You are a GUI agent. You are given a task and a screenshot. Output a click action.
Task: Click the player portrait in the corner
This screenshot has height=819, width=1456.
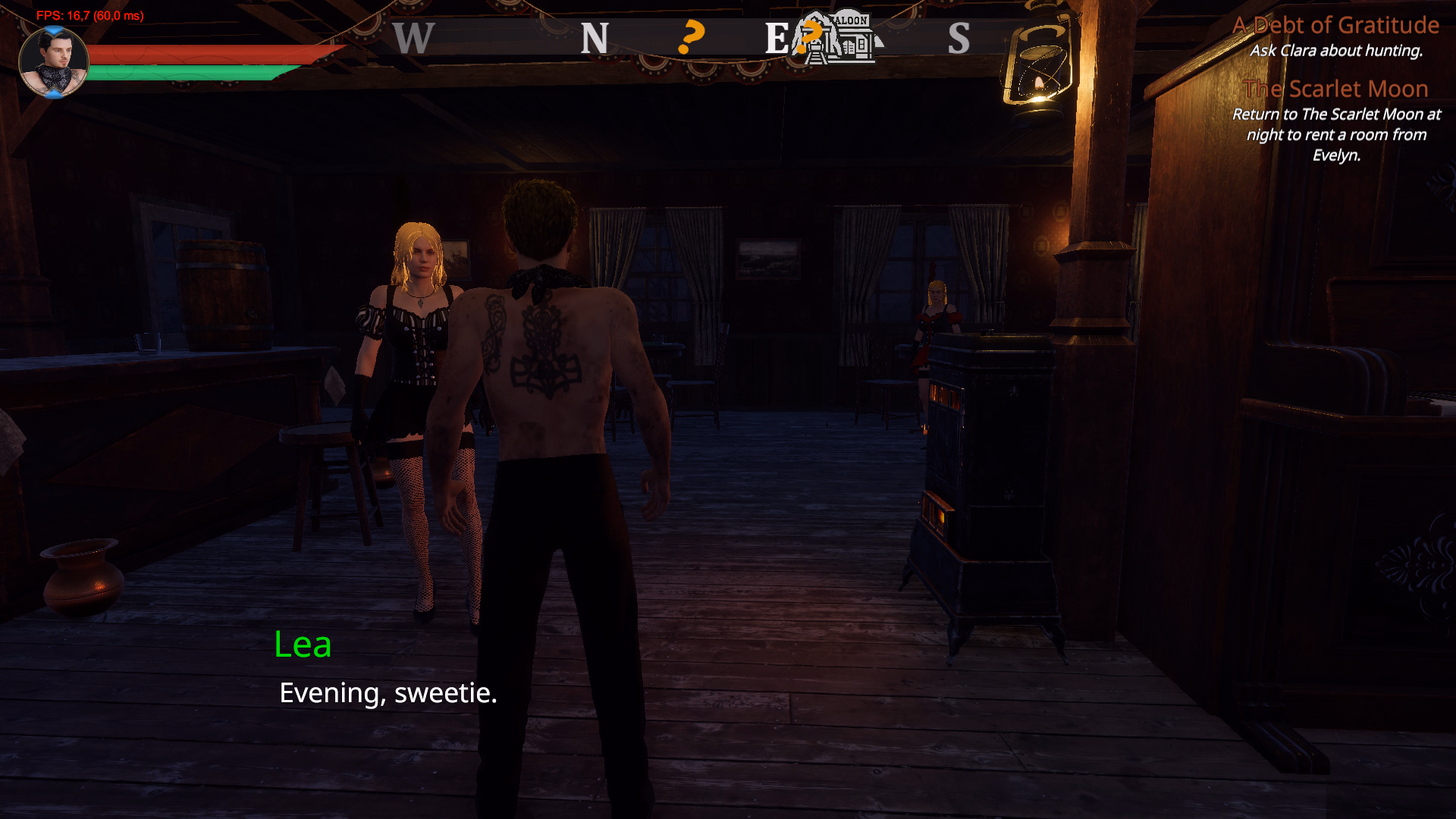point(53,62)
